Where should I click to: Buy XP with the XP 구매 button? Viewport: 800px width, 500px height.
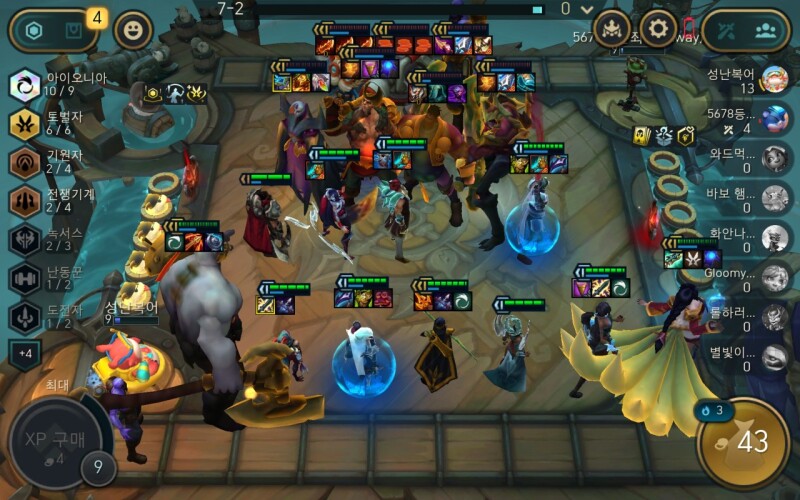tap(52, 446)
